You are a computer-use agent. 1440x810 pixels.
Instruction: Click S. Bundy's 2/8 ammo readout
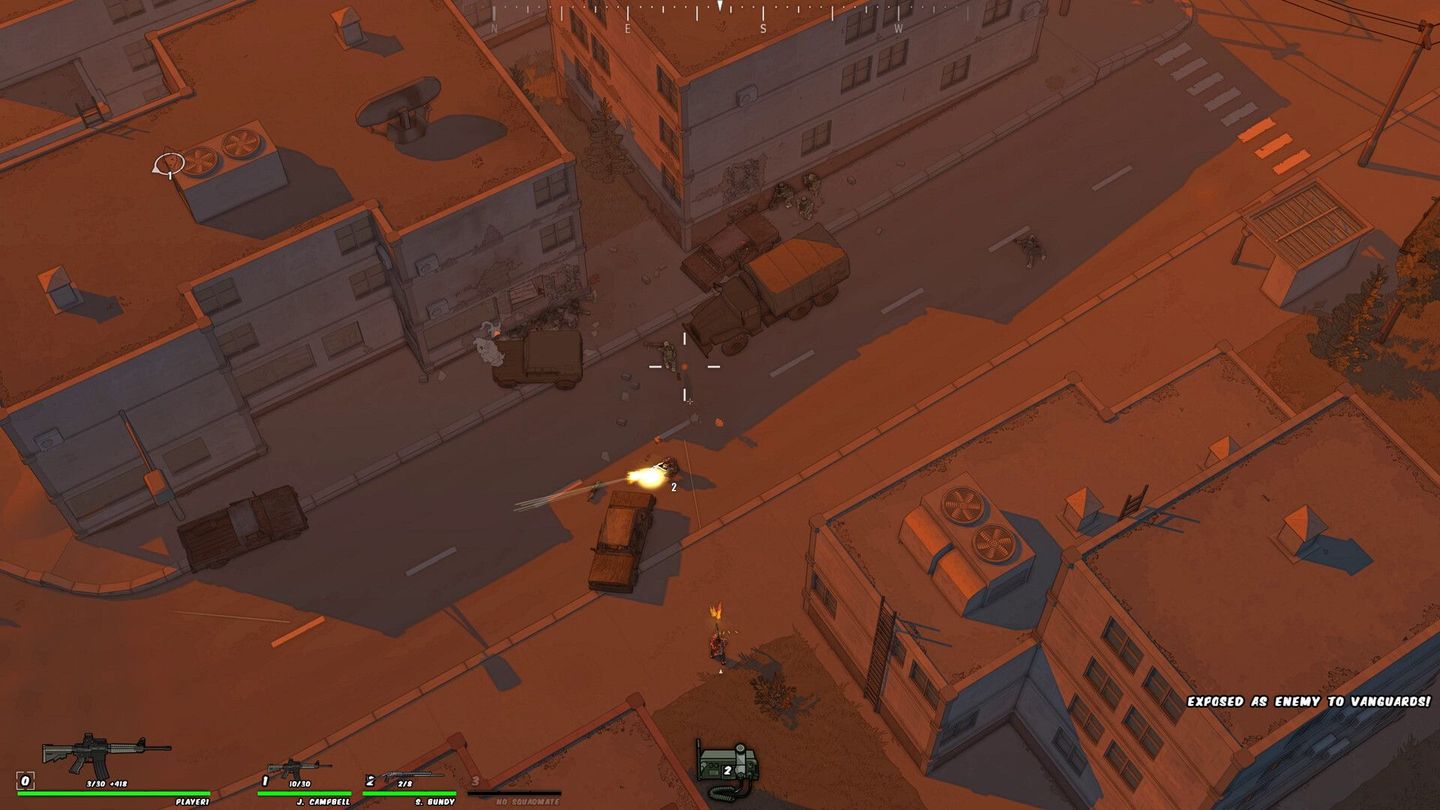point(405,782)
